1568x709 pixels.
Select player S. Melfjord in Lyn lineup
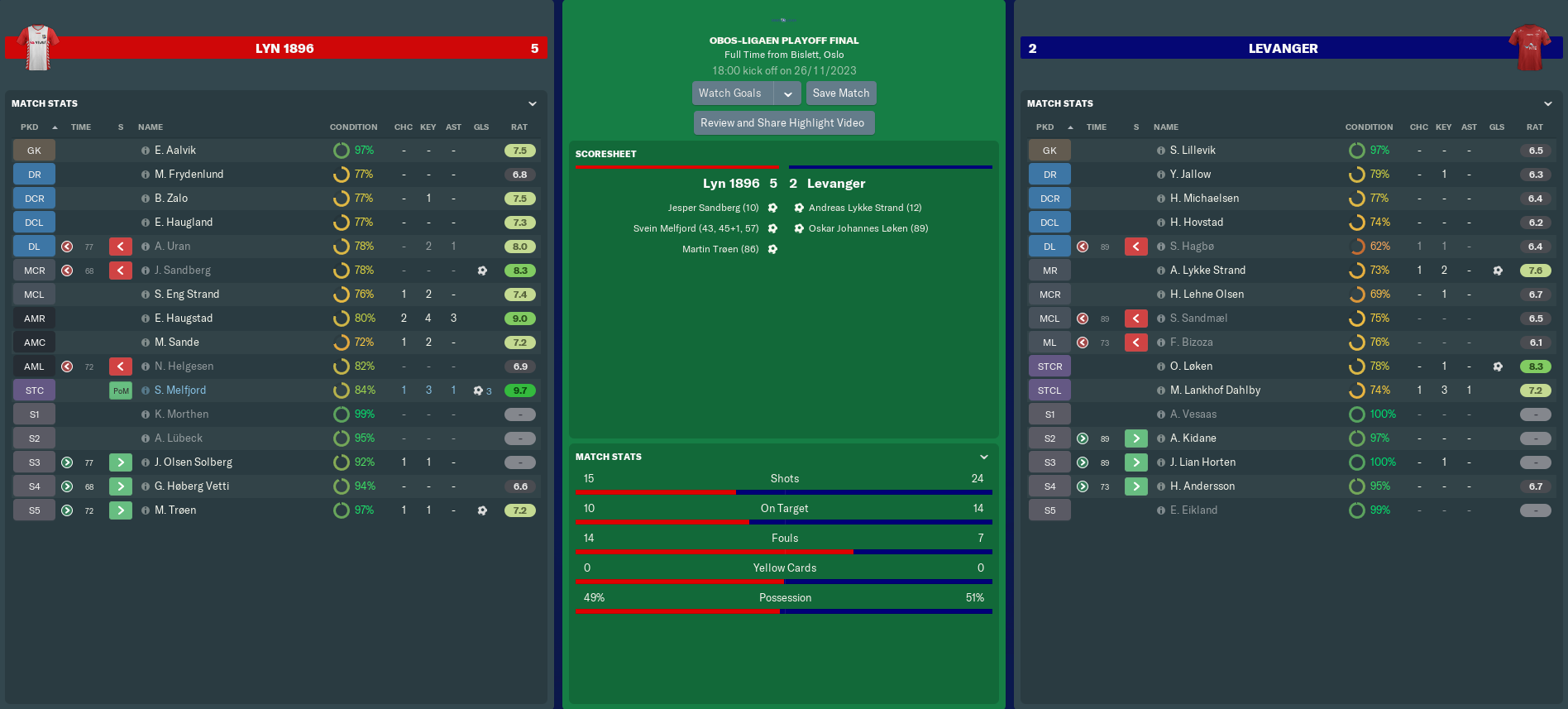pyautogui.click(x=180, y=390)
